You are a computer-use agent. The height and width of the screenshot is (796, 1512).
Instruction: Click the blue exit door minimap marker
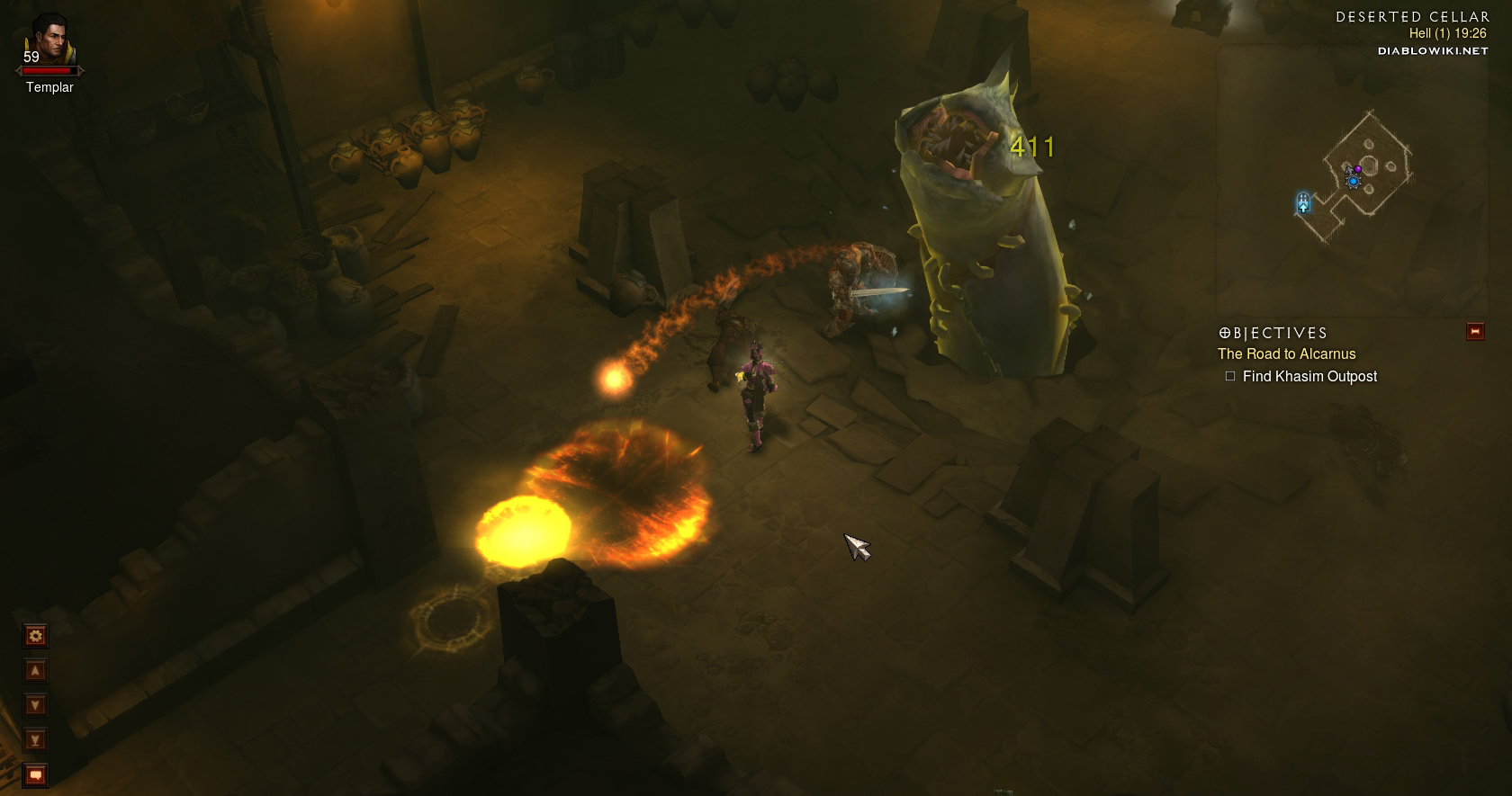pyautogui.click(x=1303, y=202)
